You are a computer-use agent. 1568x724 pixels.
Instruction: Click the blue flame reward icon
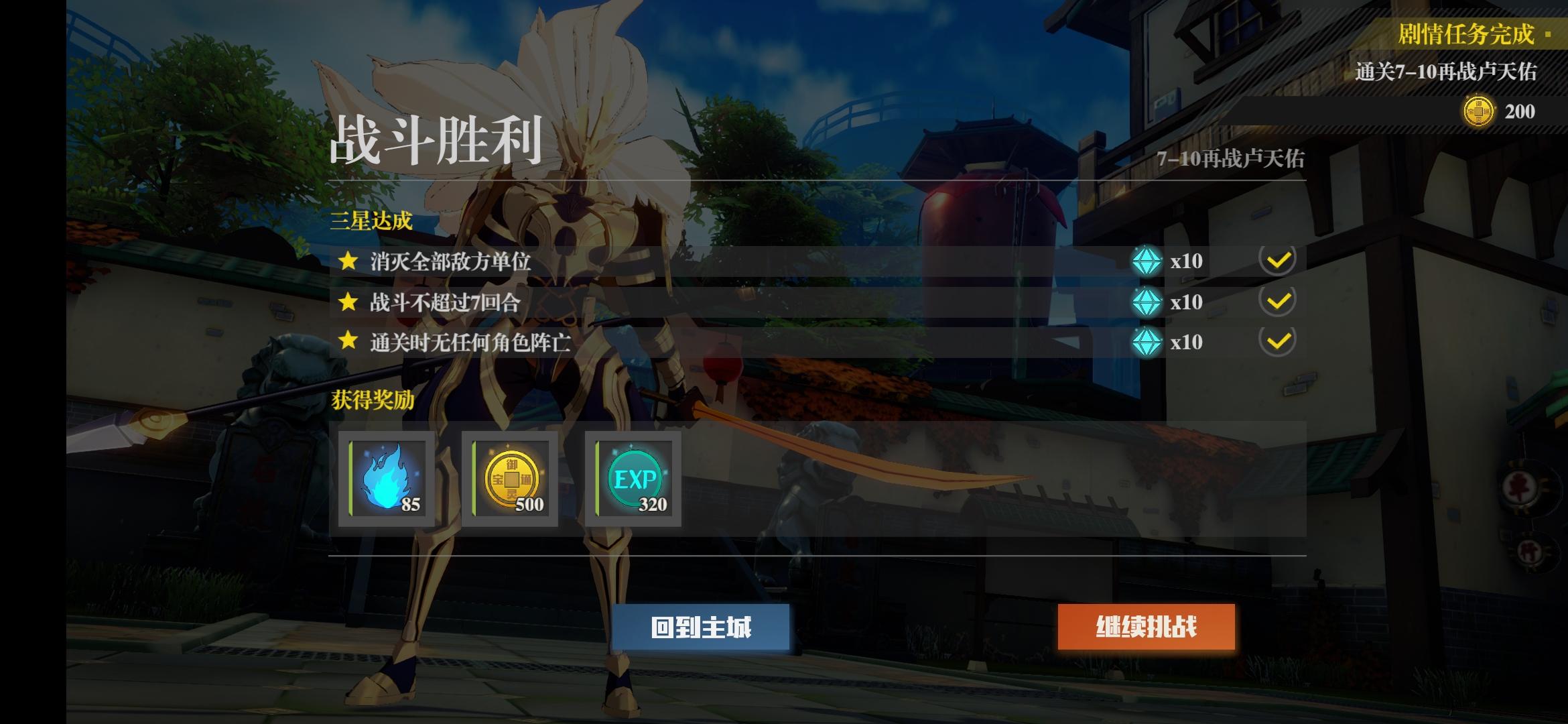pyautogui.click(x=387, y=477)
